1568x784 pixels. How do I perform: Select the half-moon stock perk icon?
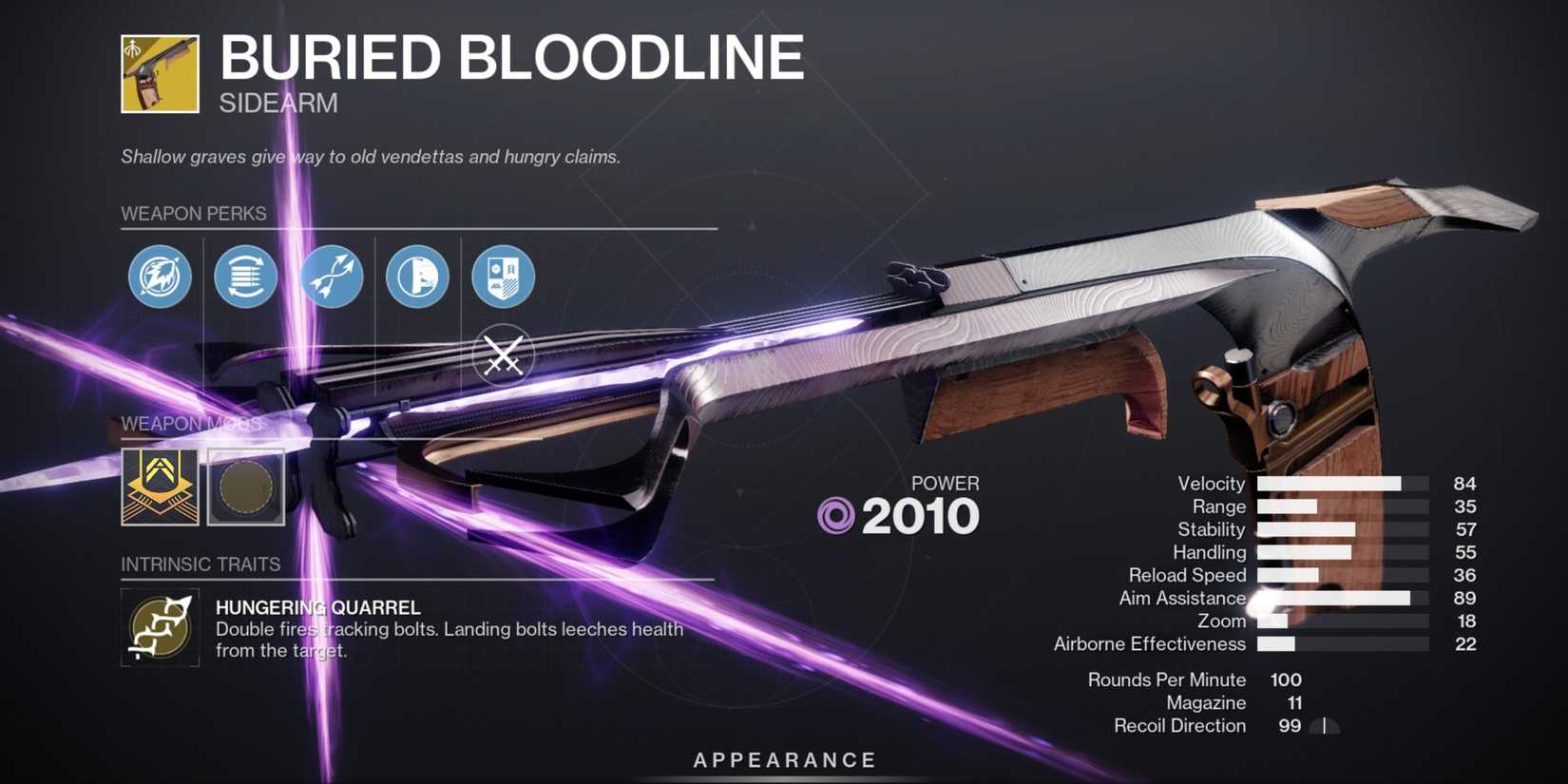[x=416, y=277]
